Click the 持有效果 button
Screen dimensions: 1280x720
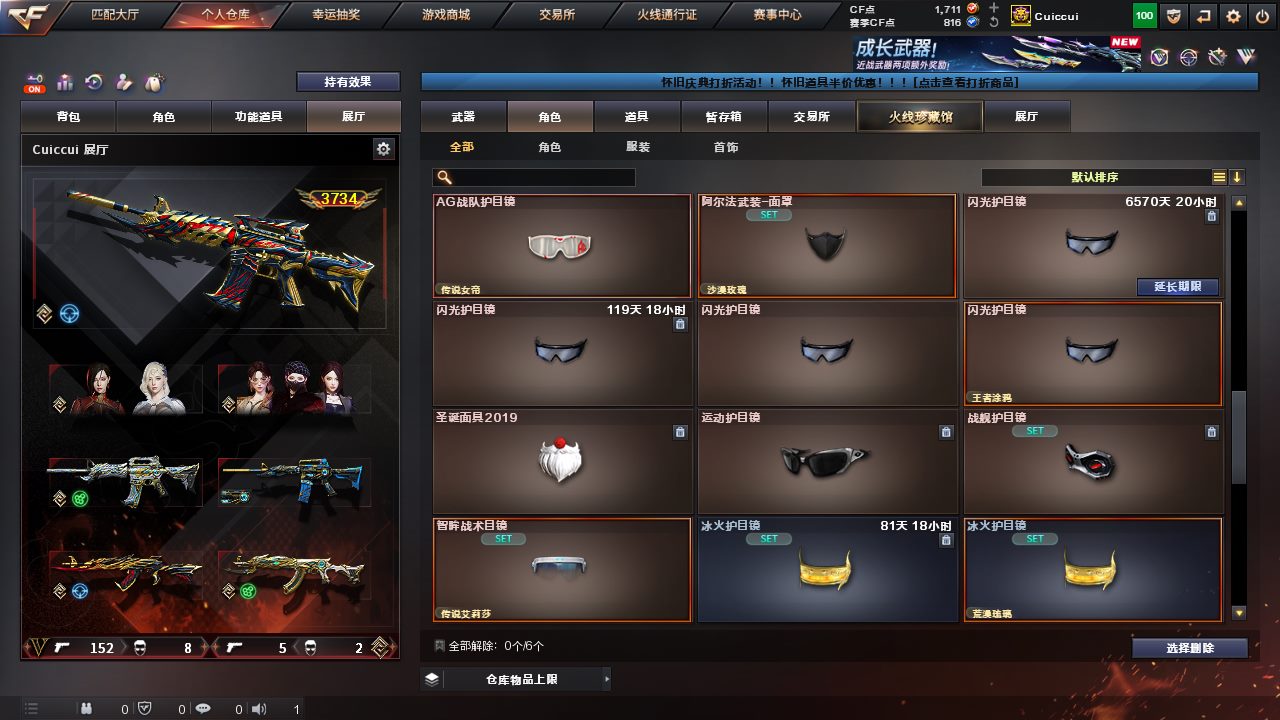347,82
